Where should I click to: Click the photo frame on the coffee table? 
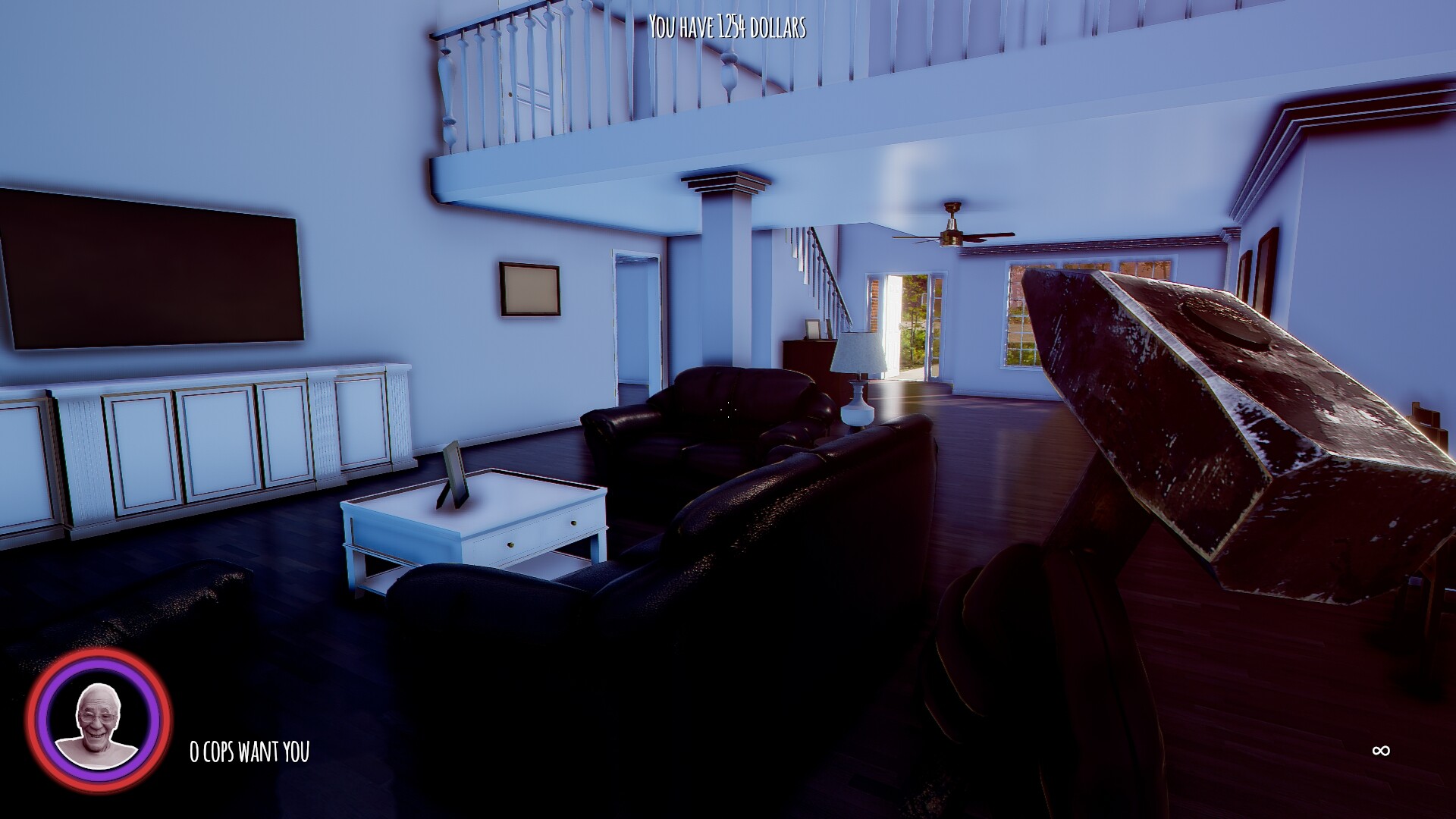coord(455,474)
